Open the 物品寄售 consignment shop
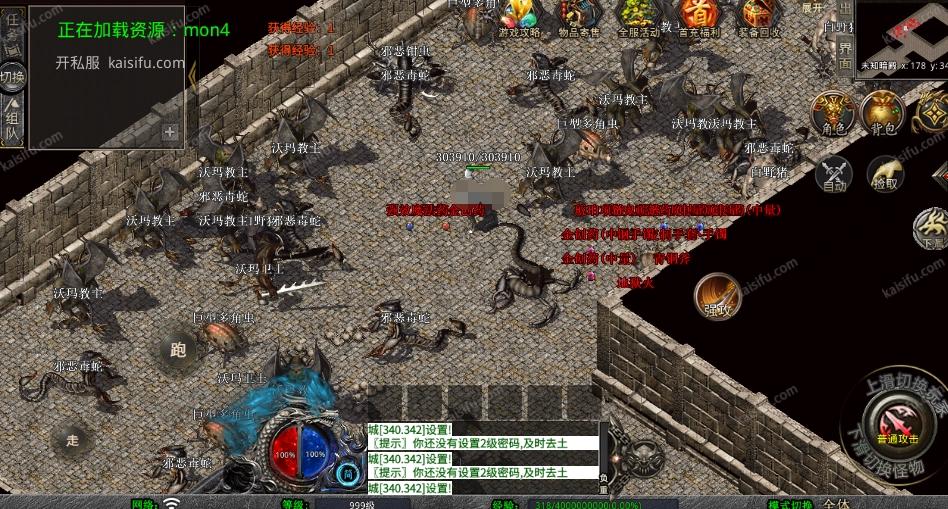The width and height of the screenshot is (948, 509). point(578,15)
